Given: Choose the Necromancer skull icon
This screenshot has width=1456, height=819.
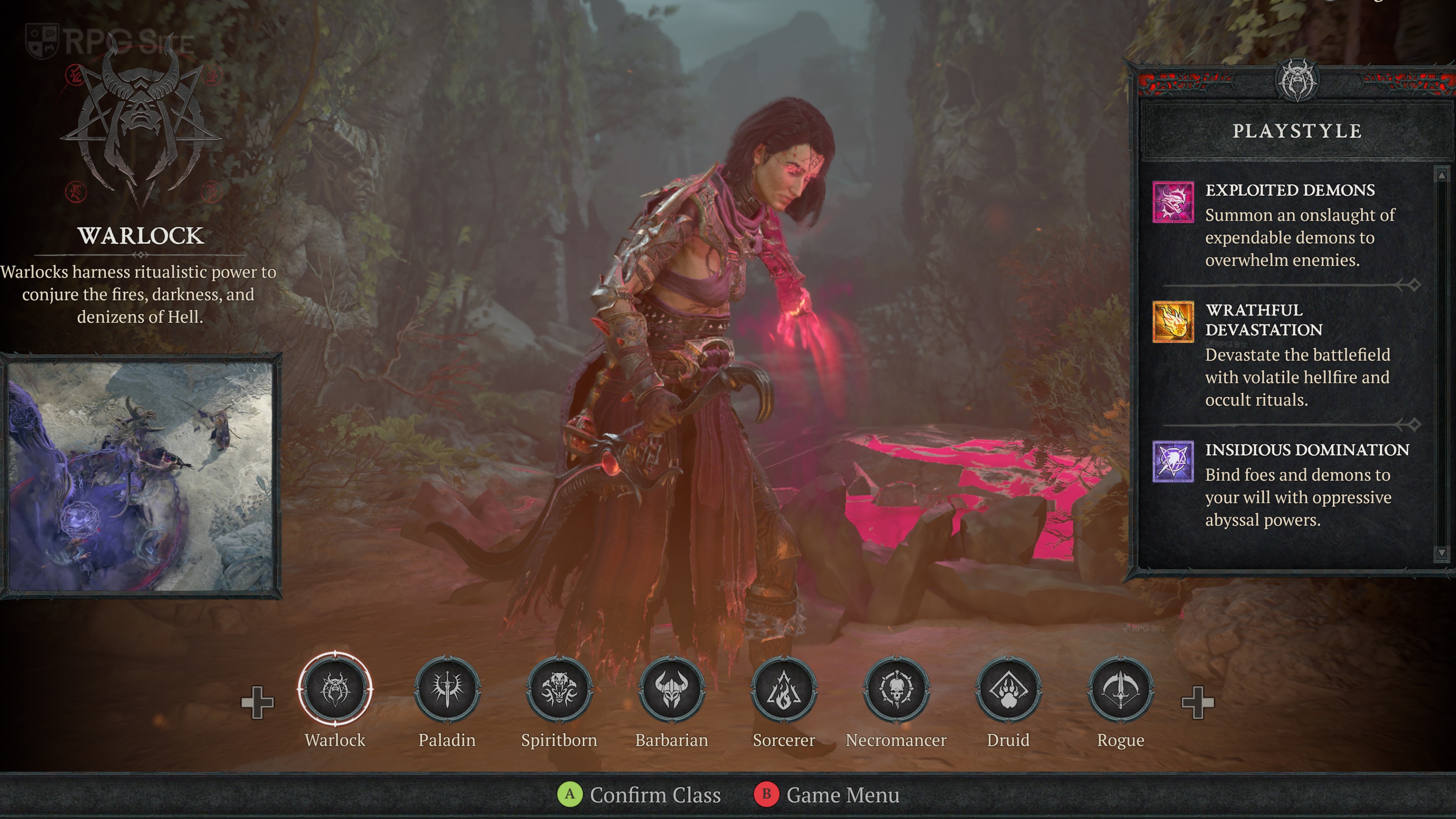Looking at the screenshot, I should click(896, 689).
